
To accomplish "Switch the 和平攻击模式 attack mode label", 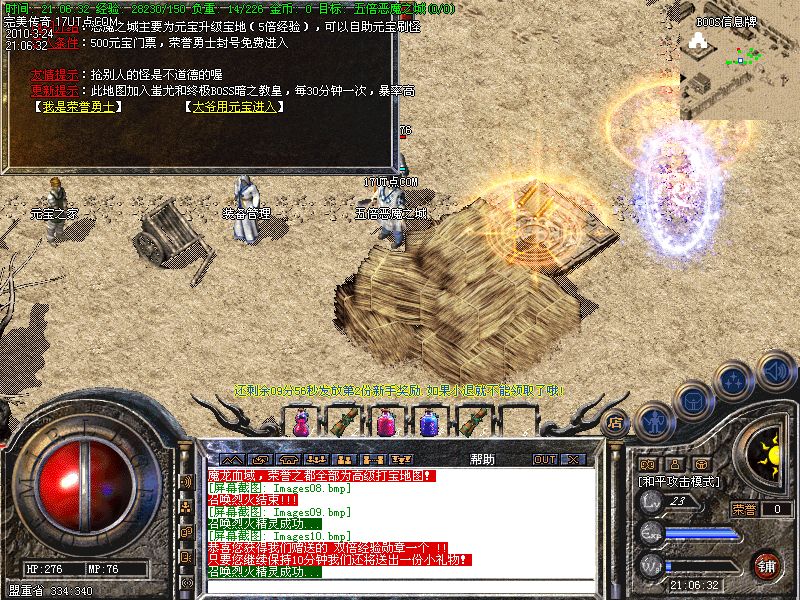I will [680, 481].
